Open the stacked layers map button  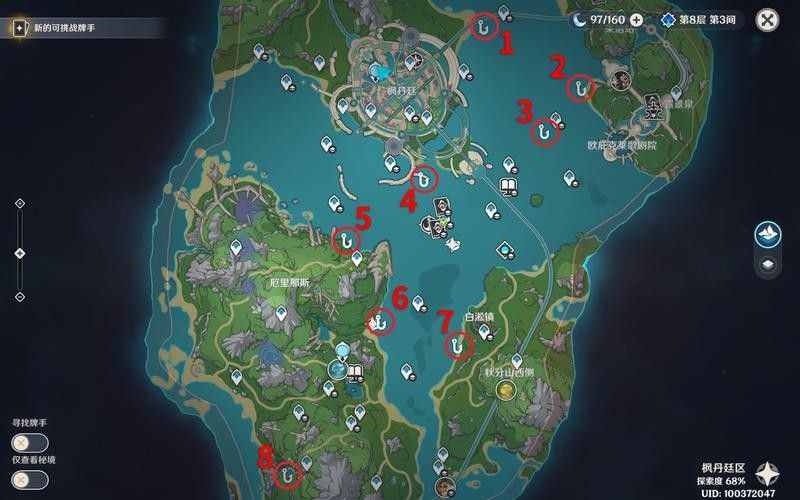tap(768, 265)
